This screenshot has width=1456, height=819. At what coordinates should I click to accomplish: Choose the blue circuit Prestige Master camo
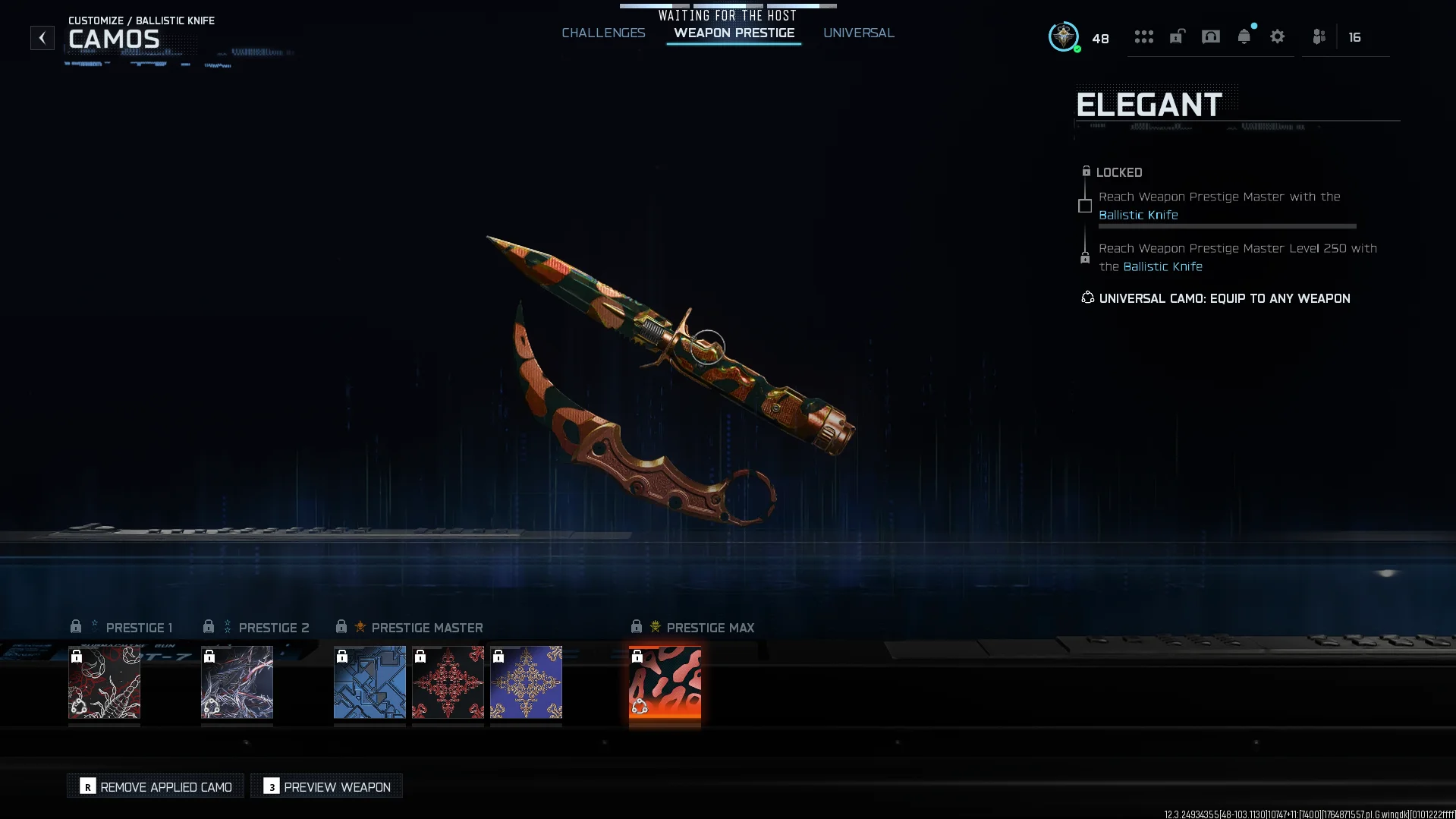(370, 682)
